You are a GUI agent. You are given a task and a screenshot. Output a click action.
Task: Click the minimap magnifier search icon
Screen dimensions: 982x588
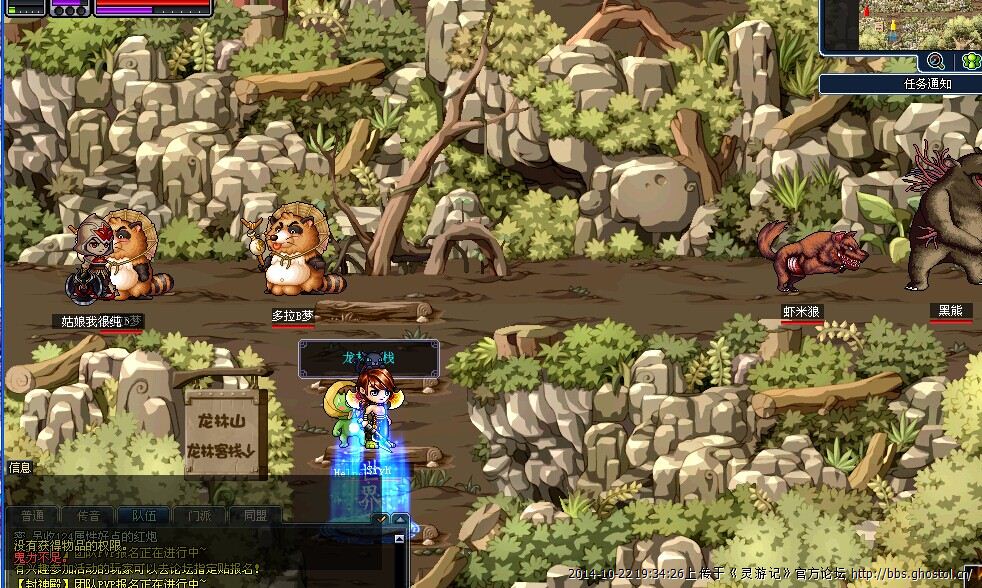[936, 62]
